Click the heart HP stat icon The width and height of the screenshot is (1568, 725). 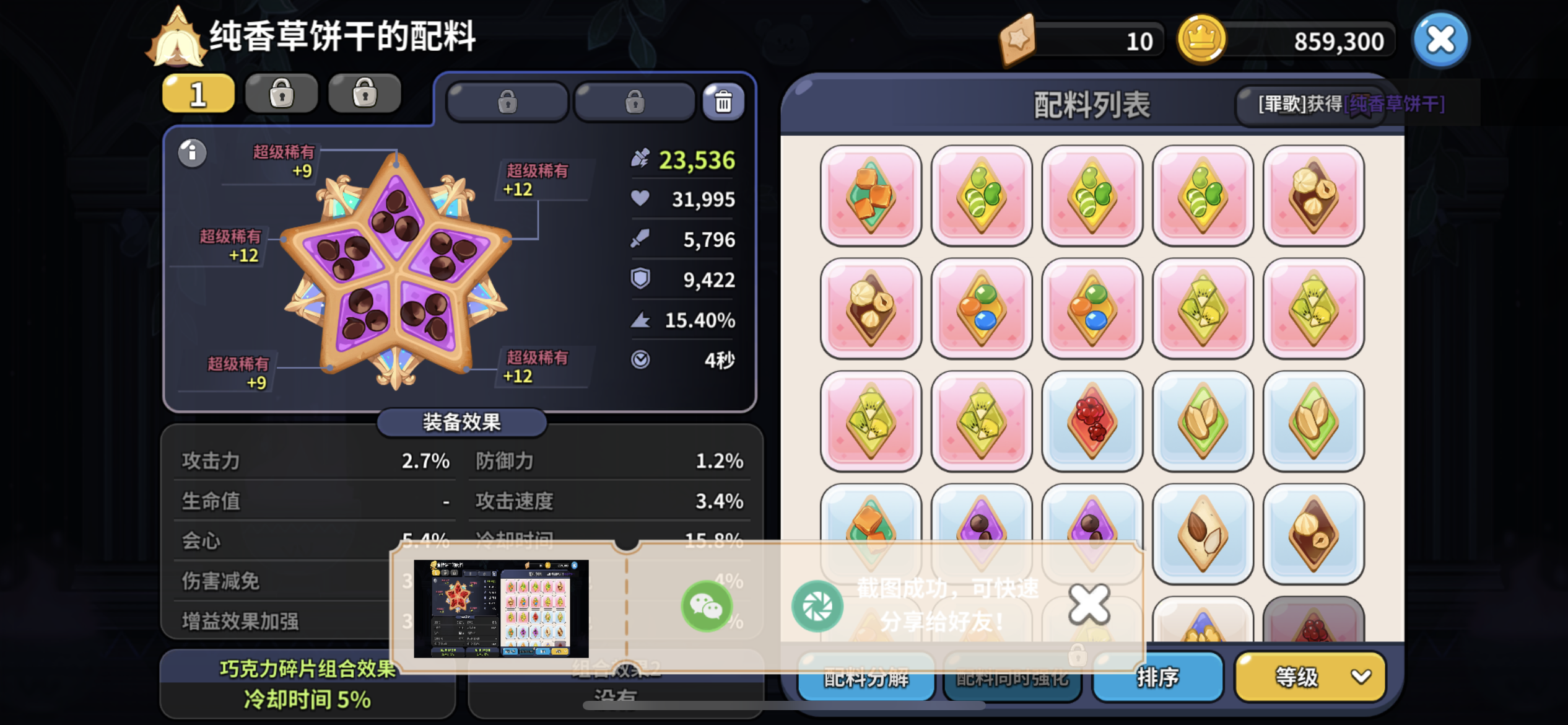(642, 199)
